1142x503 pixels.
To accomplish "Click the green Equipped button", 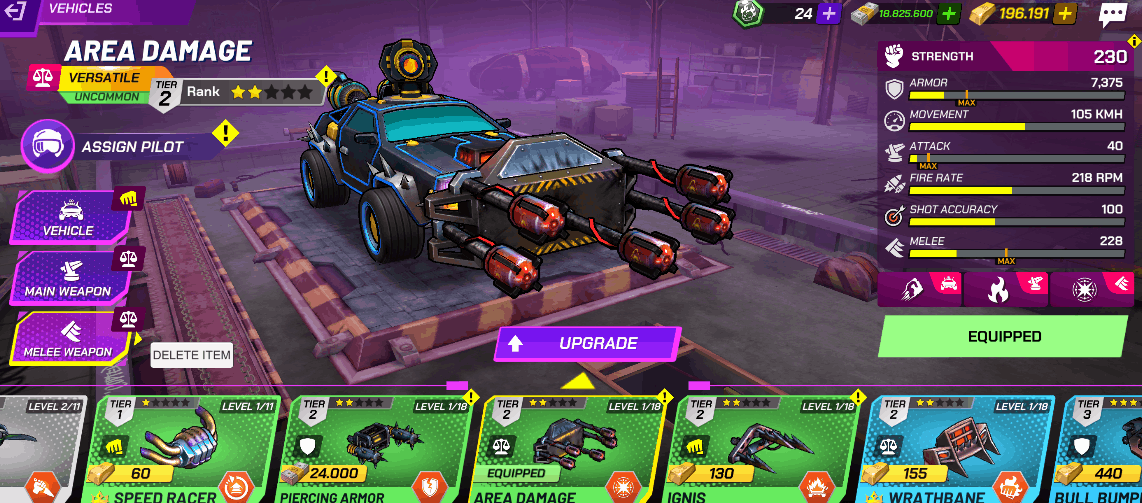I will [1004, 337].
